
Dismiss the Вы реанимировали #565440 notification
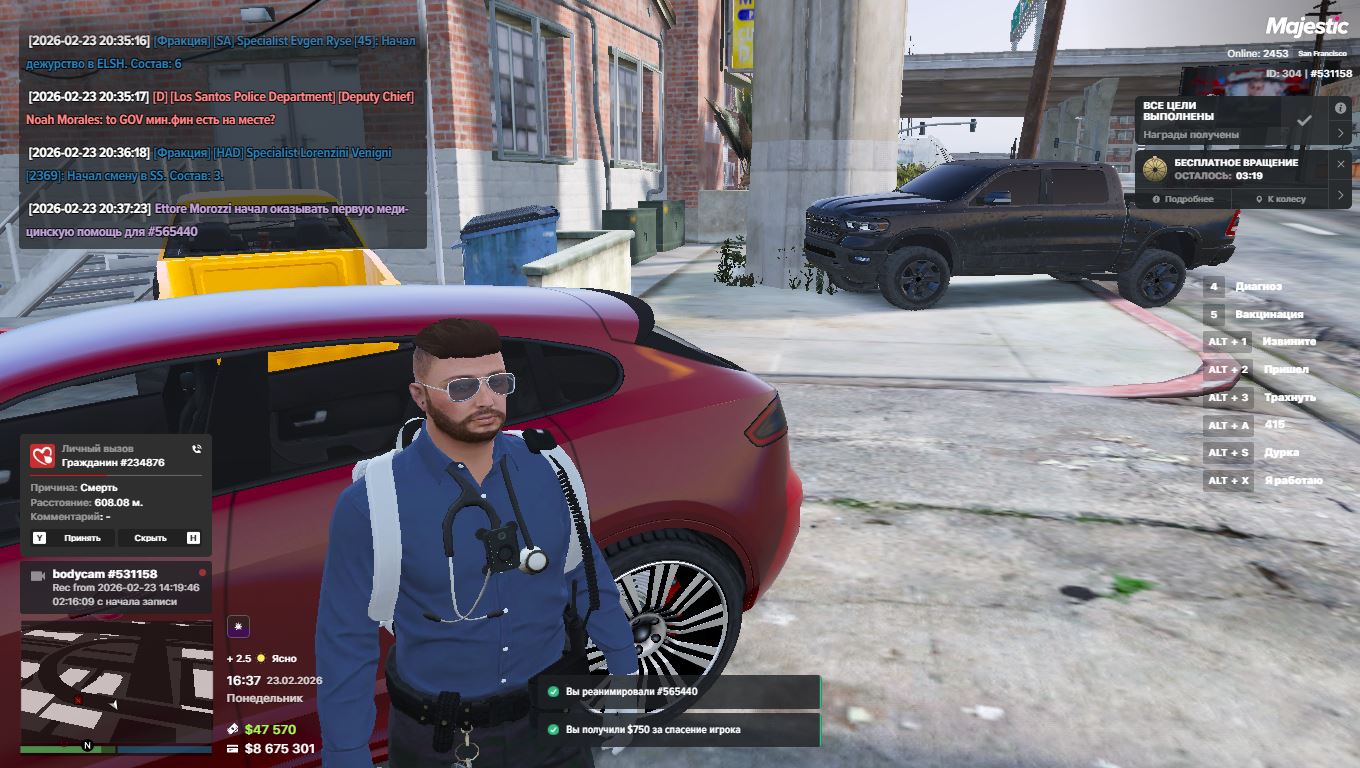coord(675,691)
